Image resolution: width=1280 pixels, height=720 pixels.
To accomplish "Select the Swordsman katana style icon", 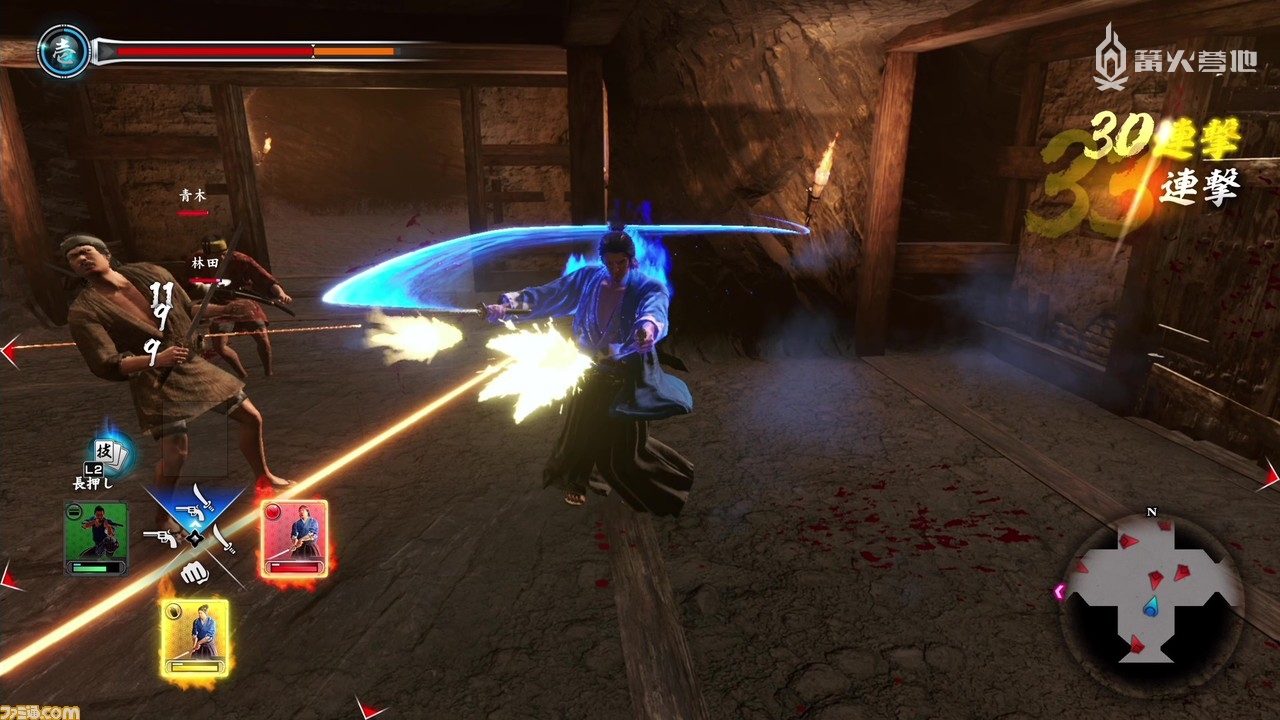I will click(226, 539).
